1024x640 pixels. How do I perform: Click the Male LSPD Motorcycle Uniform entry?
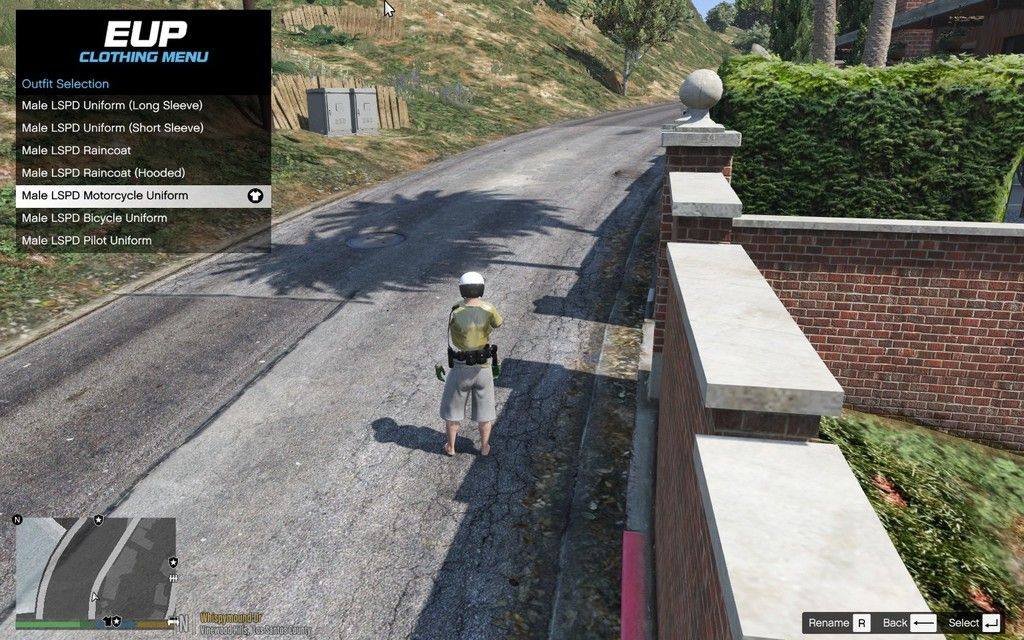105,195
